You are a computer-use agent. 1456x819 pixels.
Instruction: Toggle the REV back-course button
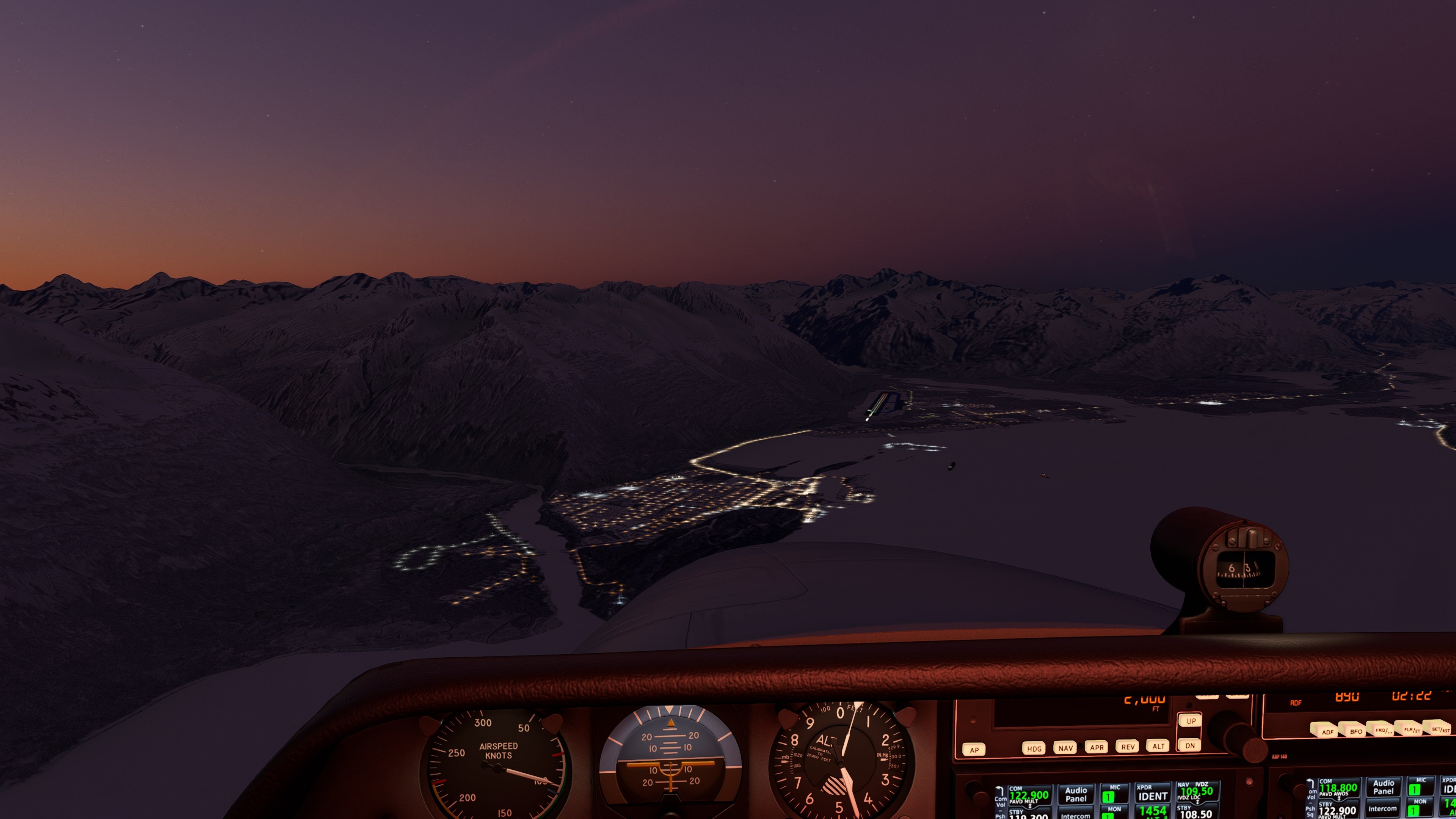(x=1128, y=747)
